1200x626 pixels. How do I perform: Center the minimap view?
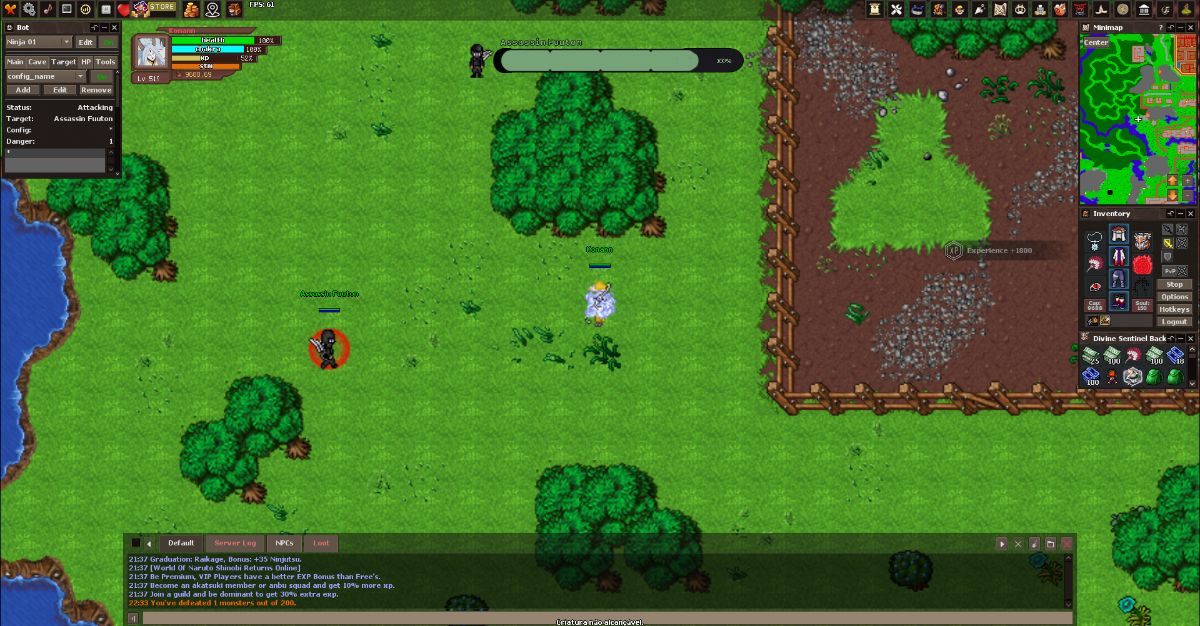[x=1096, y=43]
